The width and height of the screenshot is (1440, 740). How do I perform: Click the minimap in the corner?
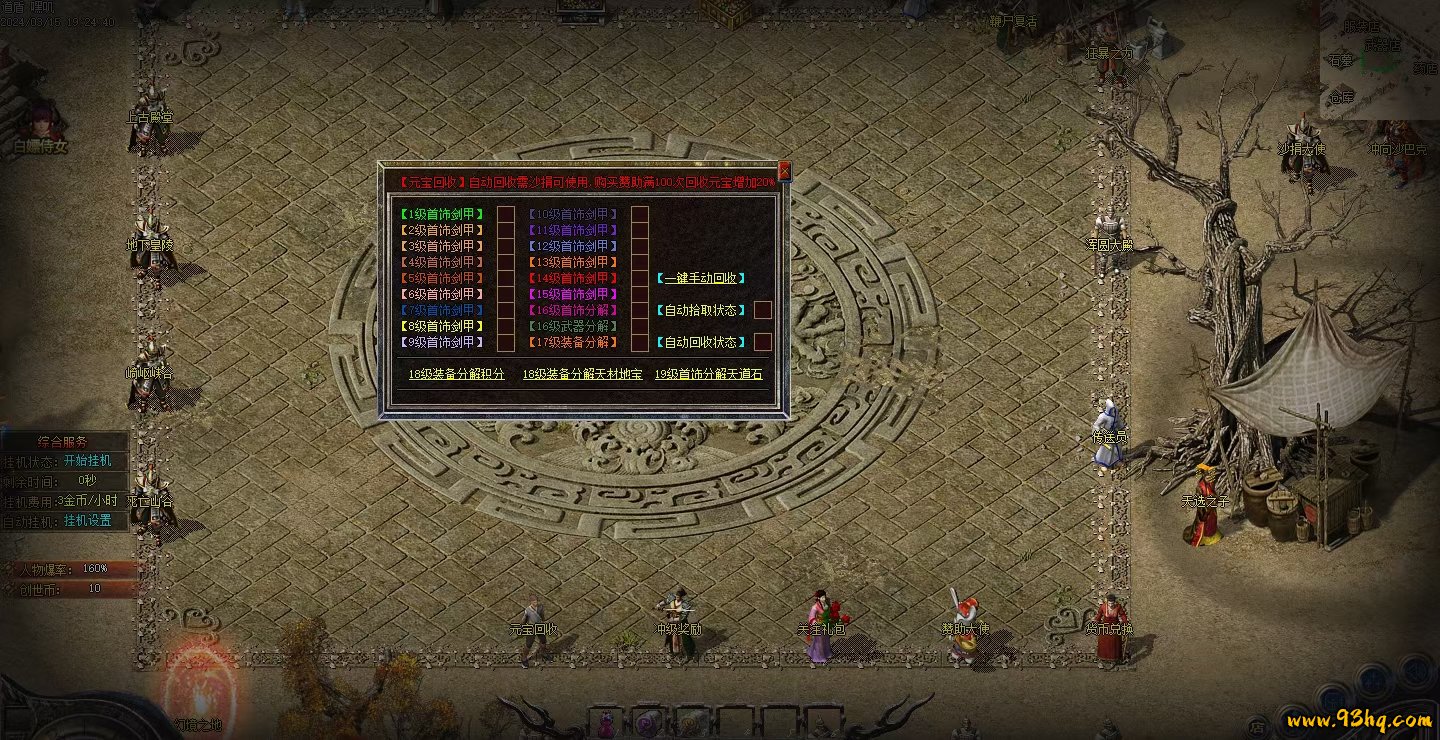tap(1380, 60)
